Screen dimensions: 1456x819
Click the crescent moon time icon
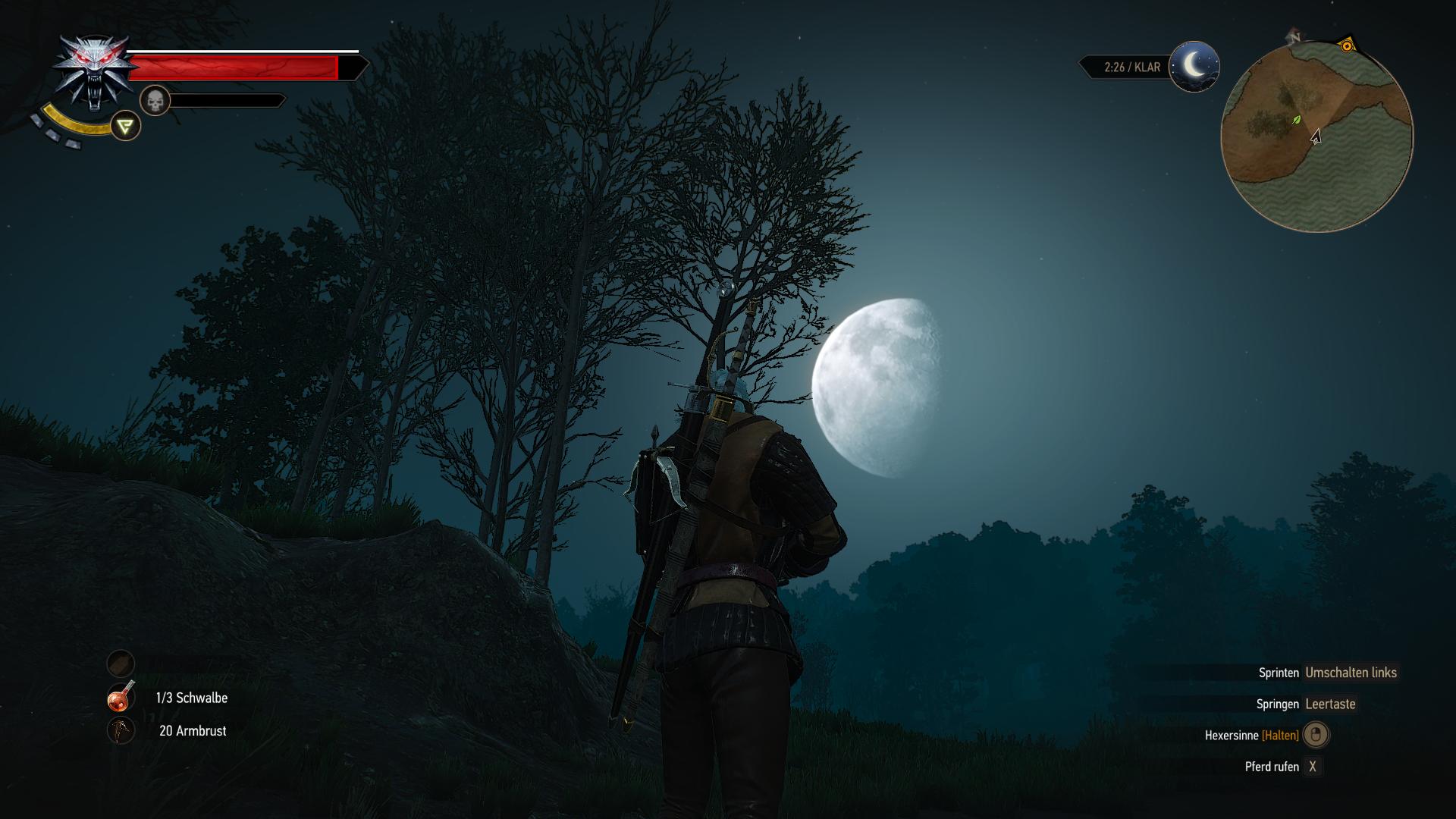pyautogui.click(x=1194, y=67)
